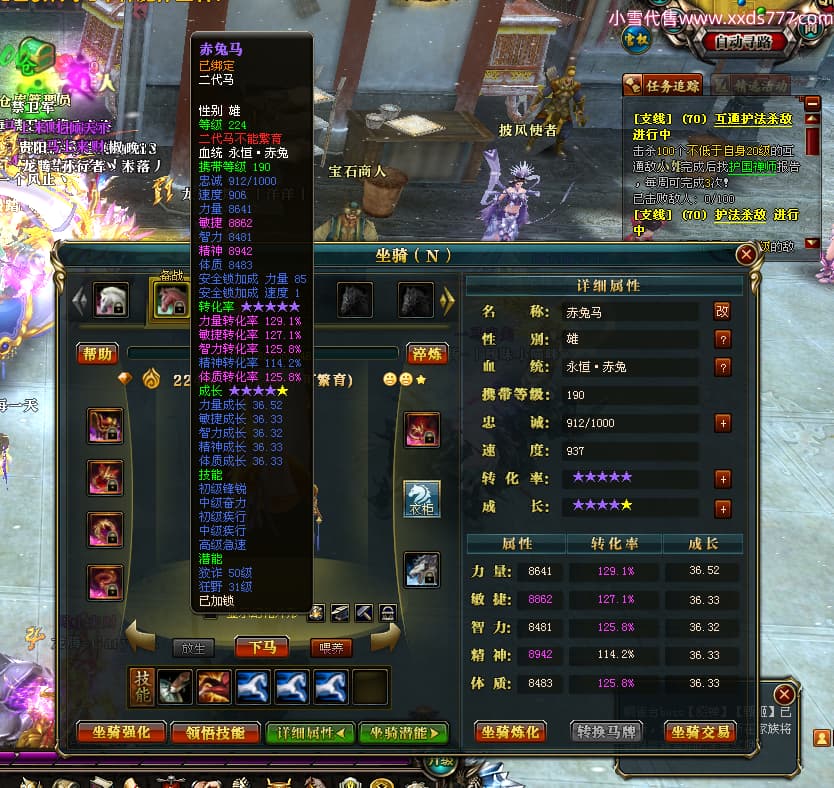This screenshot has height=788, width=834.
Task: Open the 帮助 help button
Action: [98, 354]
